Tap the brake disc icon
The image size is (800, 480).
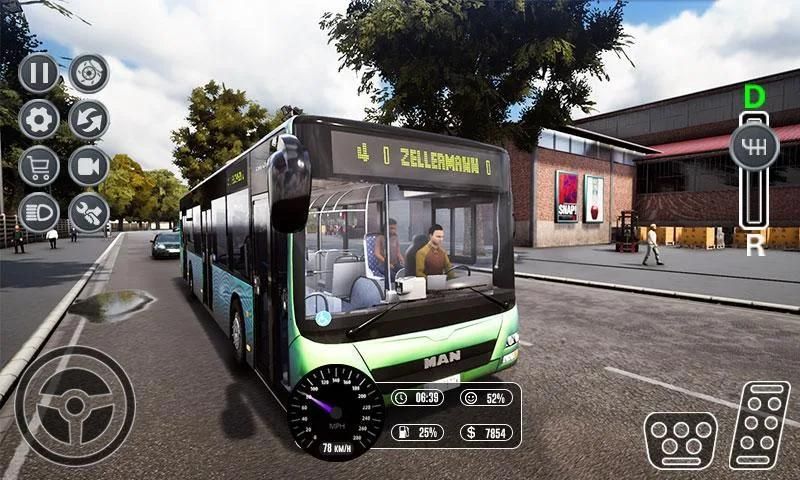pos(89,73)
